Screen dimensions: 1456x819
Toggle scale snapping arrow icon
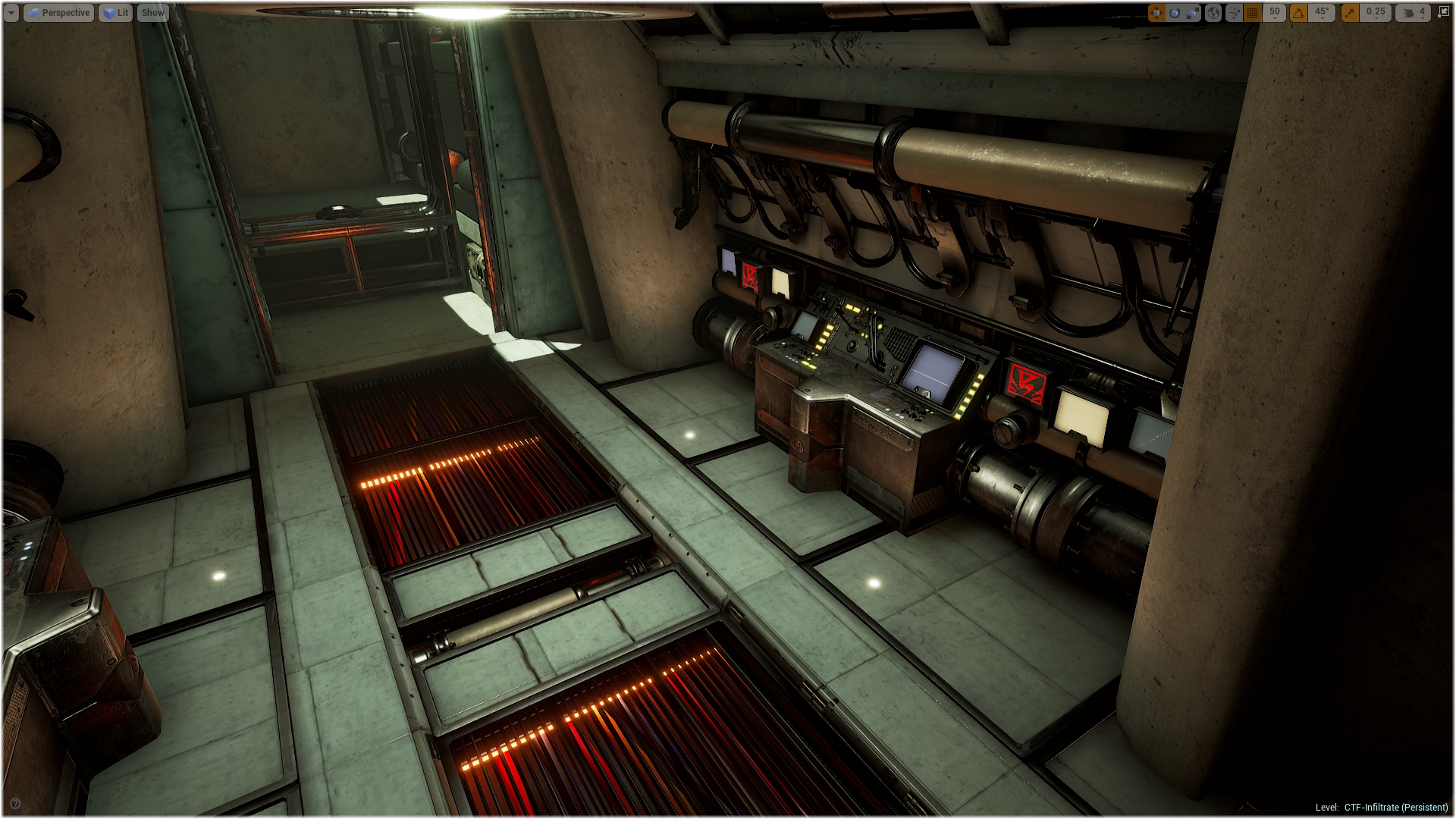(1350, 13)
